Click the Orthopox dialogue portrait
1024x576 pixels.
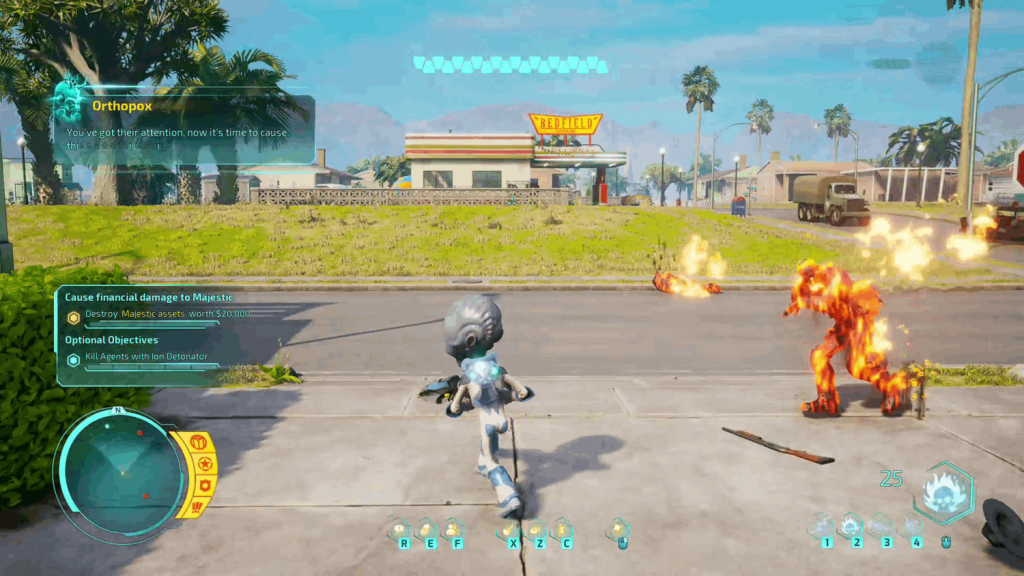pyautogui.click(x=72, y=103)
